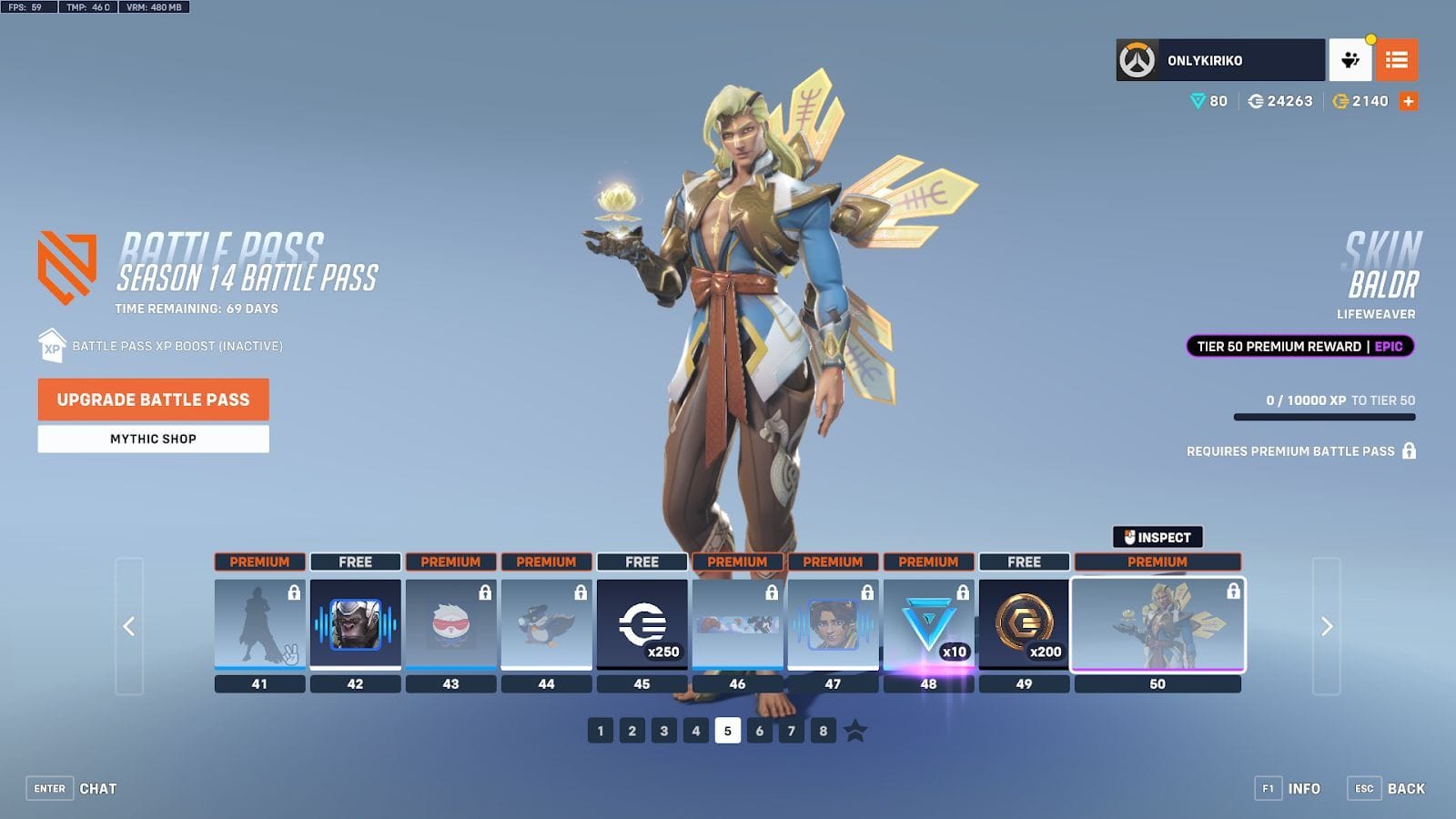1456x819 pixels.
Task: Open the Mythic Shop
Action: 153,439
